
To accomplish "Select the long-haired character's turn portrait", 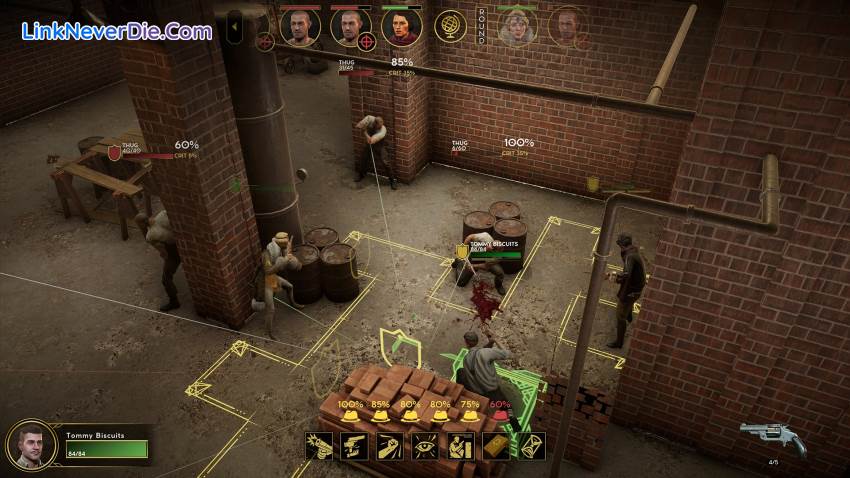I will click(x=401, y=27).
